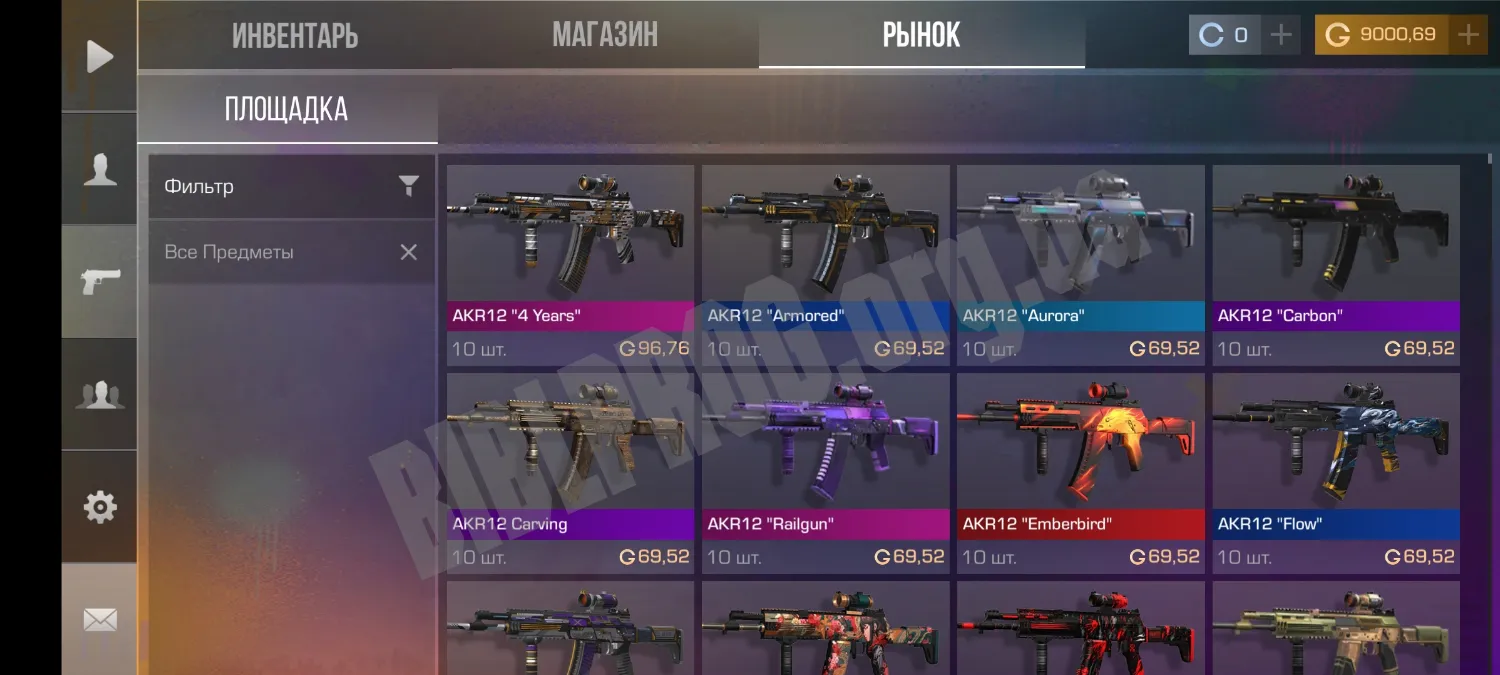
Task: Clear the Все Предметы filter
Action: [x=408, y=252]
